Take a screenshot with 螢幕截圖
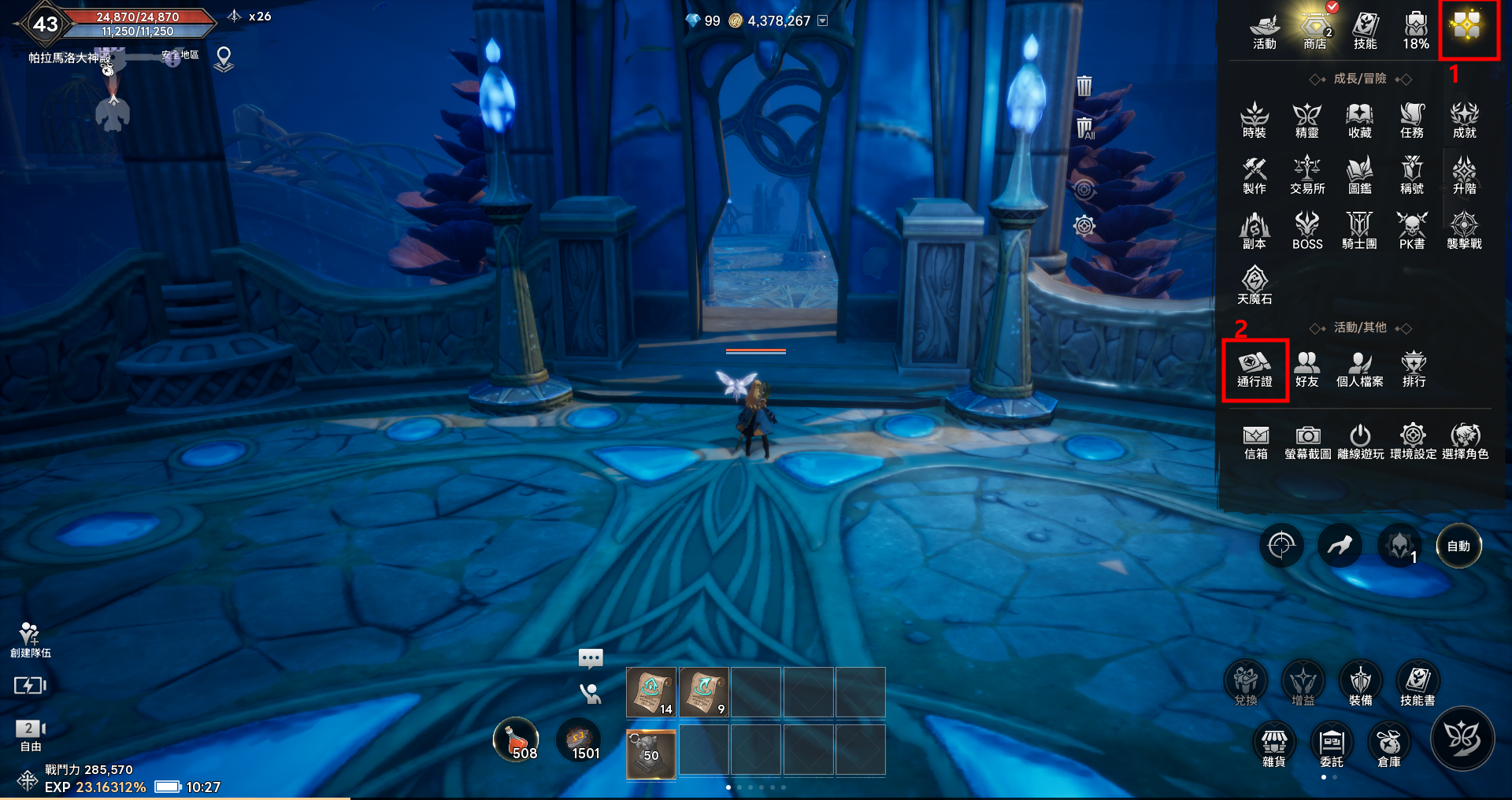 [x=1307, y=442]
